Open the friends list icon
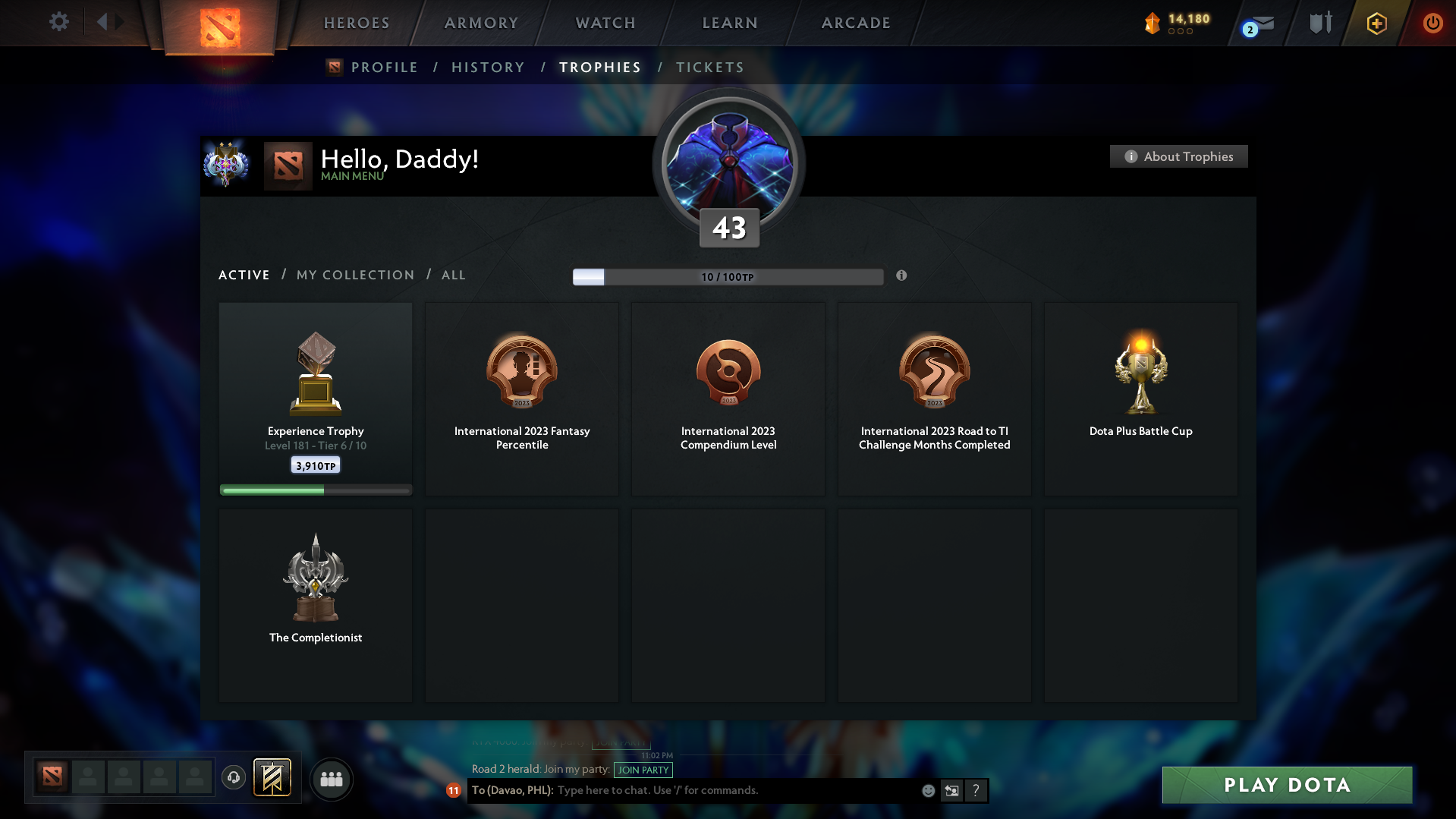1456x819 pixels. tap(331, 779)
